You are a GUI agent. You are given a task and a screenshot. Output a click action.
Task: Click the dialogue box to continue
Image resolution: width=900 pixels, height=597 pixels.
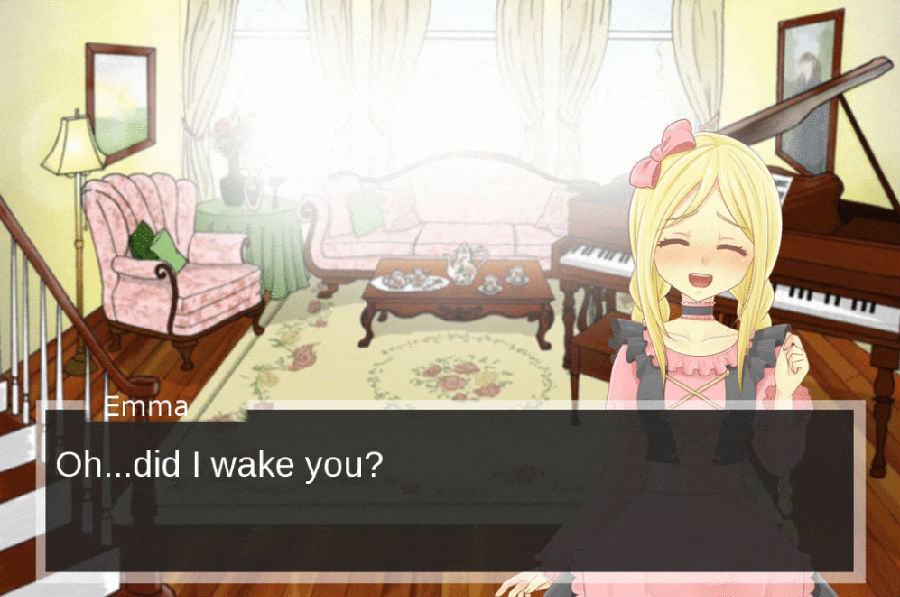[x=450, y=490]
